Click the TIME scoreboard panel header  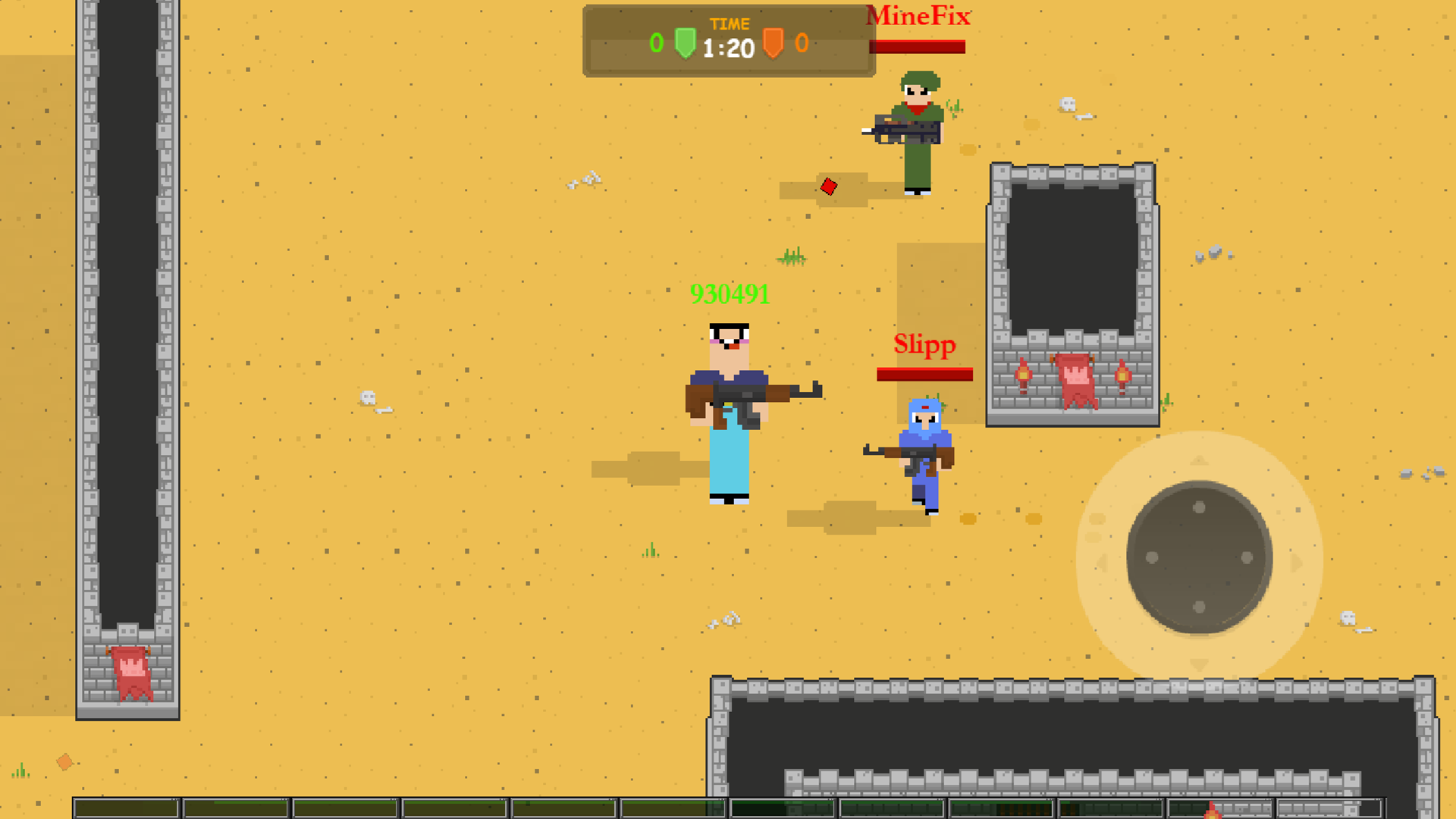tap(730, 24)
